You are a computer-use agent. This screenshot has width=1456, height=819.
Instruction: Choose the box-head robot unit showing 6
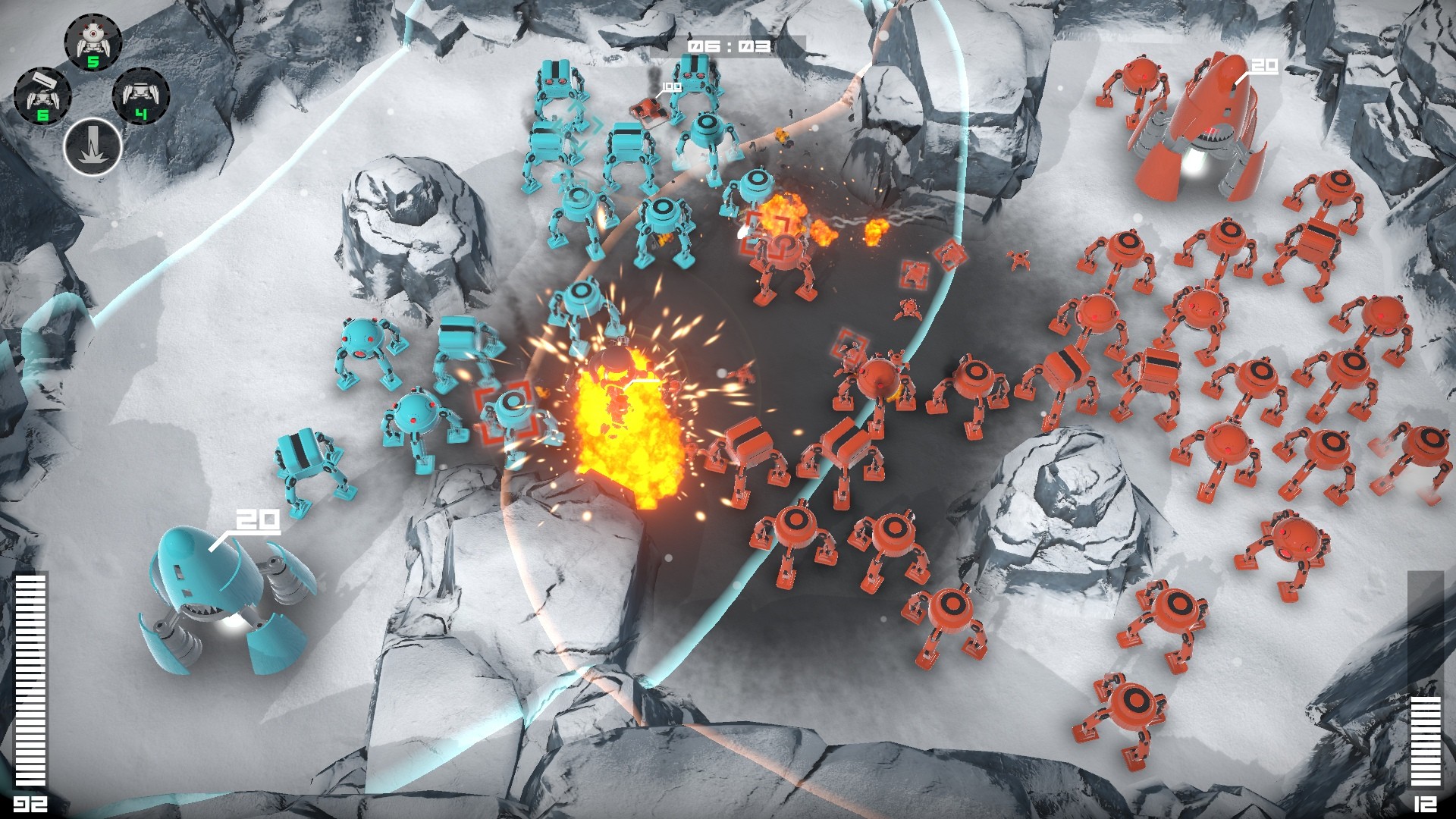tap(42, 96)
